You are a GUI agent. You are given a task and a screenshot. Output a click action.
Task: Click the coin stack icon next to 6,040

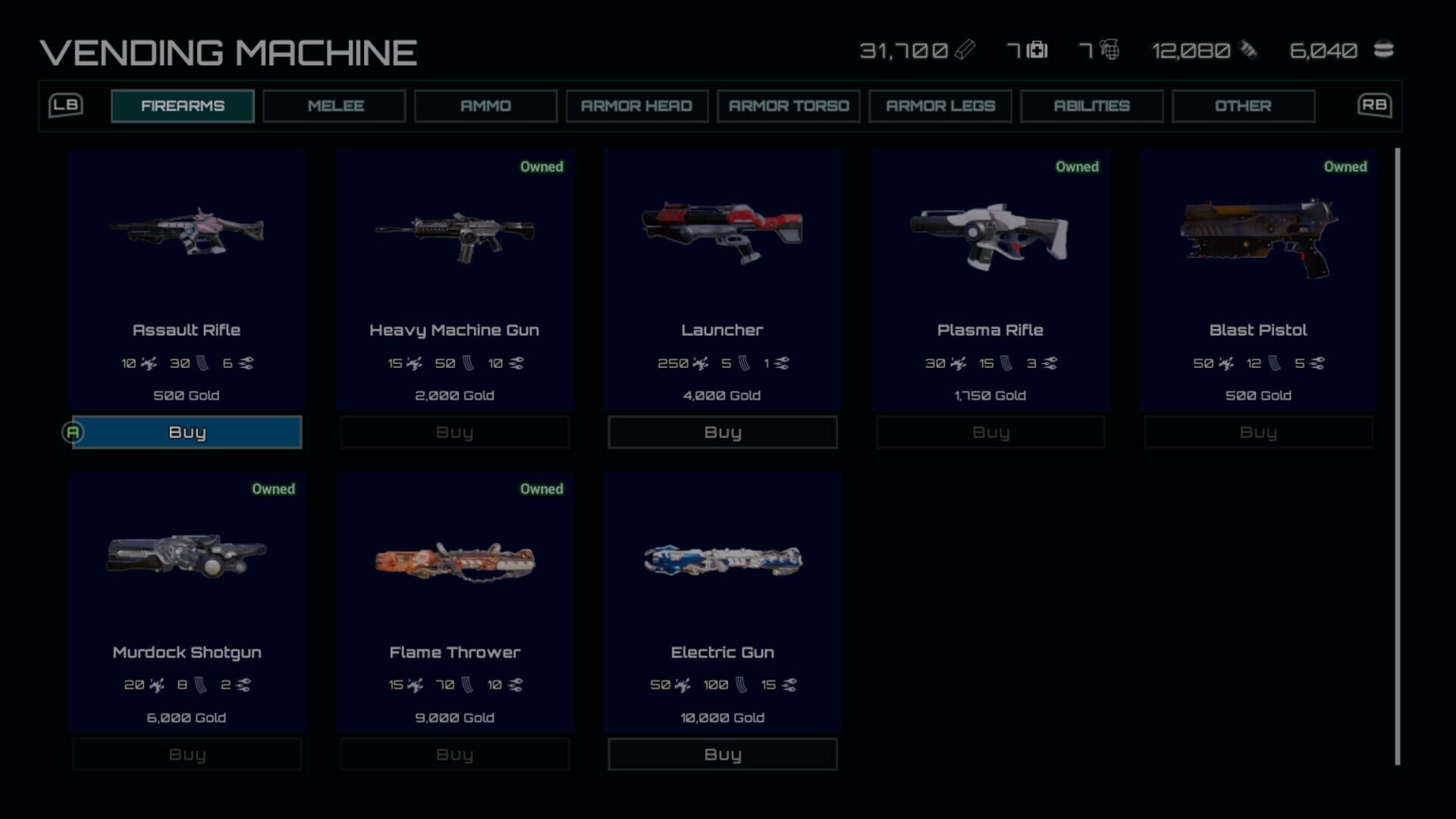(x=1384, y=51)
